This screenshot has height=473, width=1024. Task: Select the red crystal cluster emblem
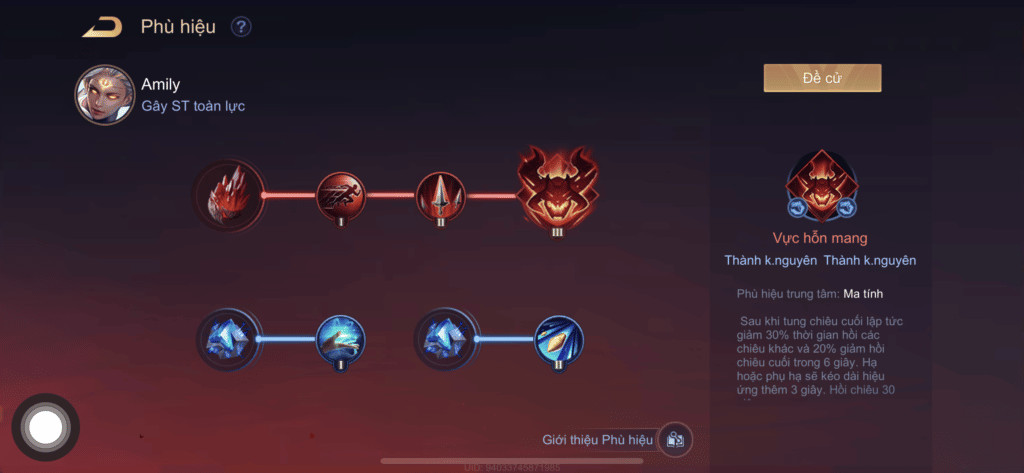(230, 195)
